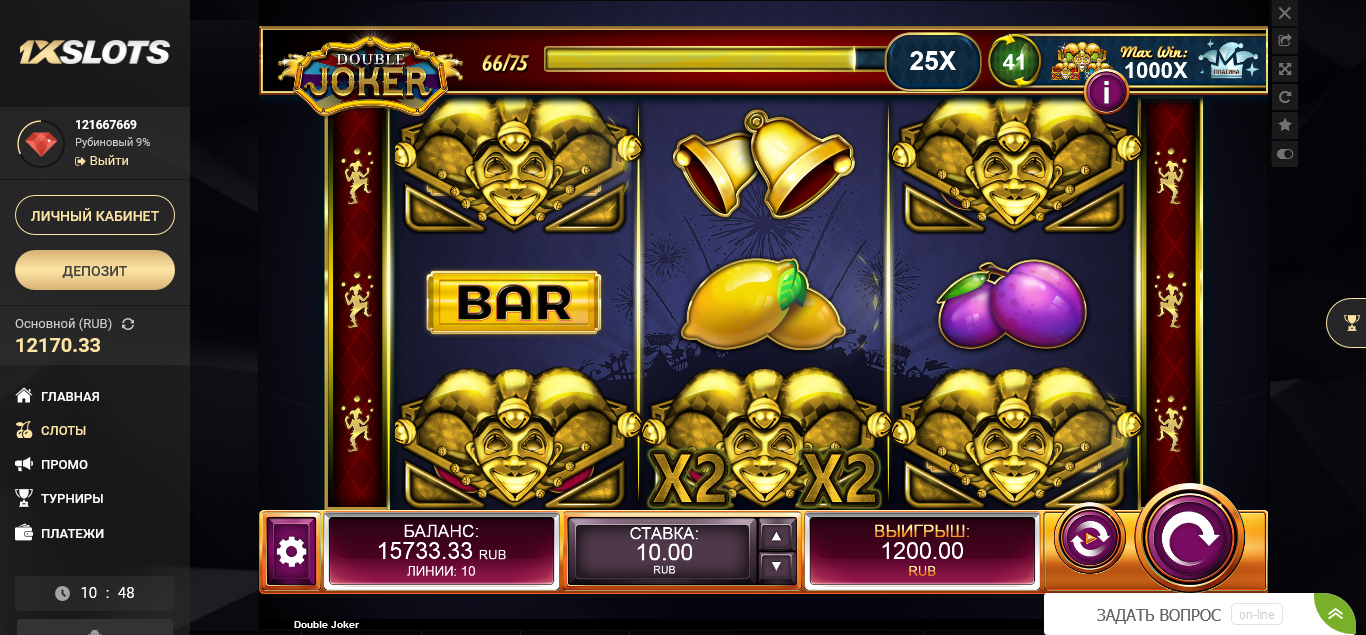1366x635 pixels.
Task: Open the Задать вопрос chat
Action: (1158, 615)
